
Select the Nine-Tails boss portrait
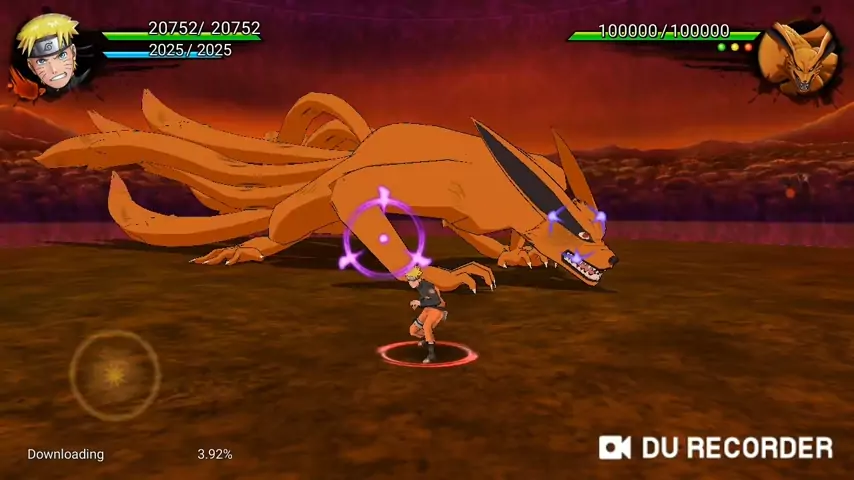(x=797, y=59)
